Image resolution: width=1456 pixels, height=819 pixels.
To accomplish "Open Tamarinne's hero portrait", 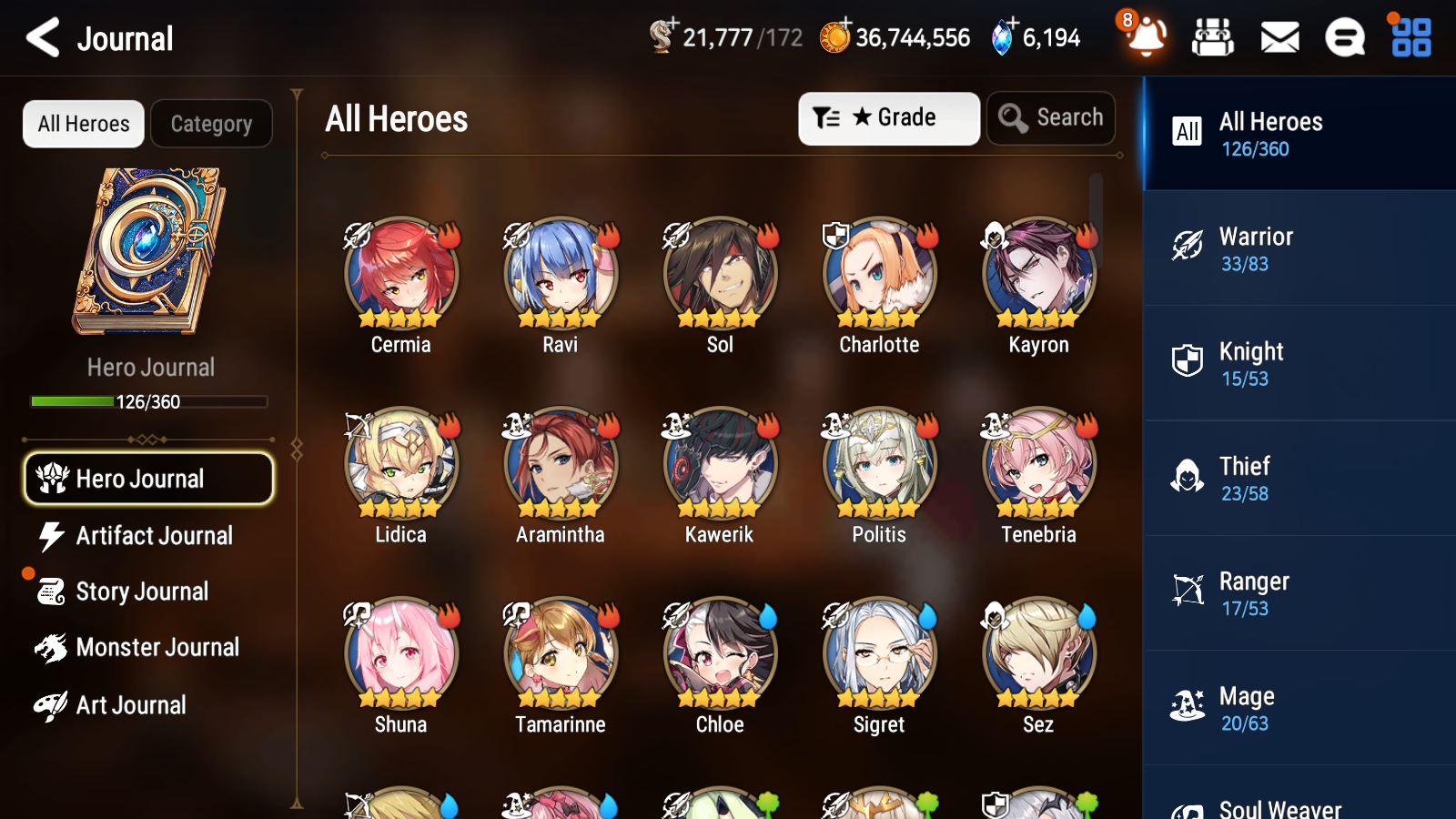I will (x=560, y=653).
